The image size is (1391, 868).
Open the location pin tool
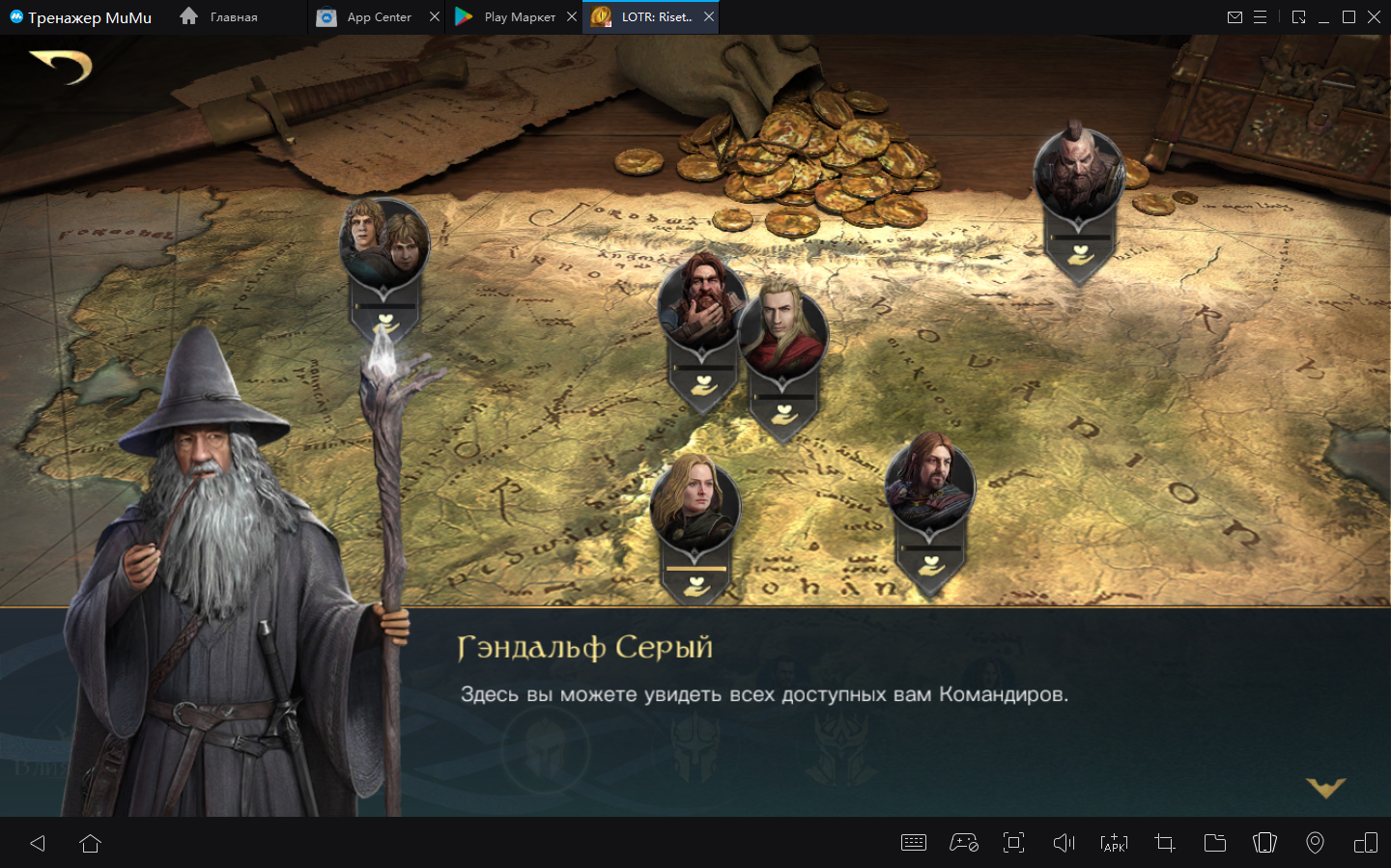(x=1315, y=843)
